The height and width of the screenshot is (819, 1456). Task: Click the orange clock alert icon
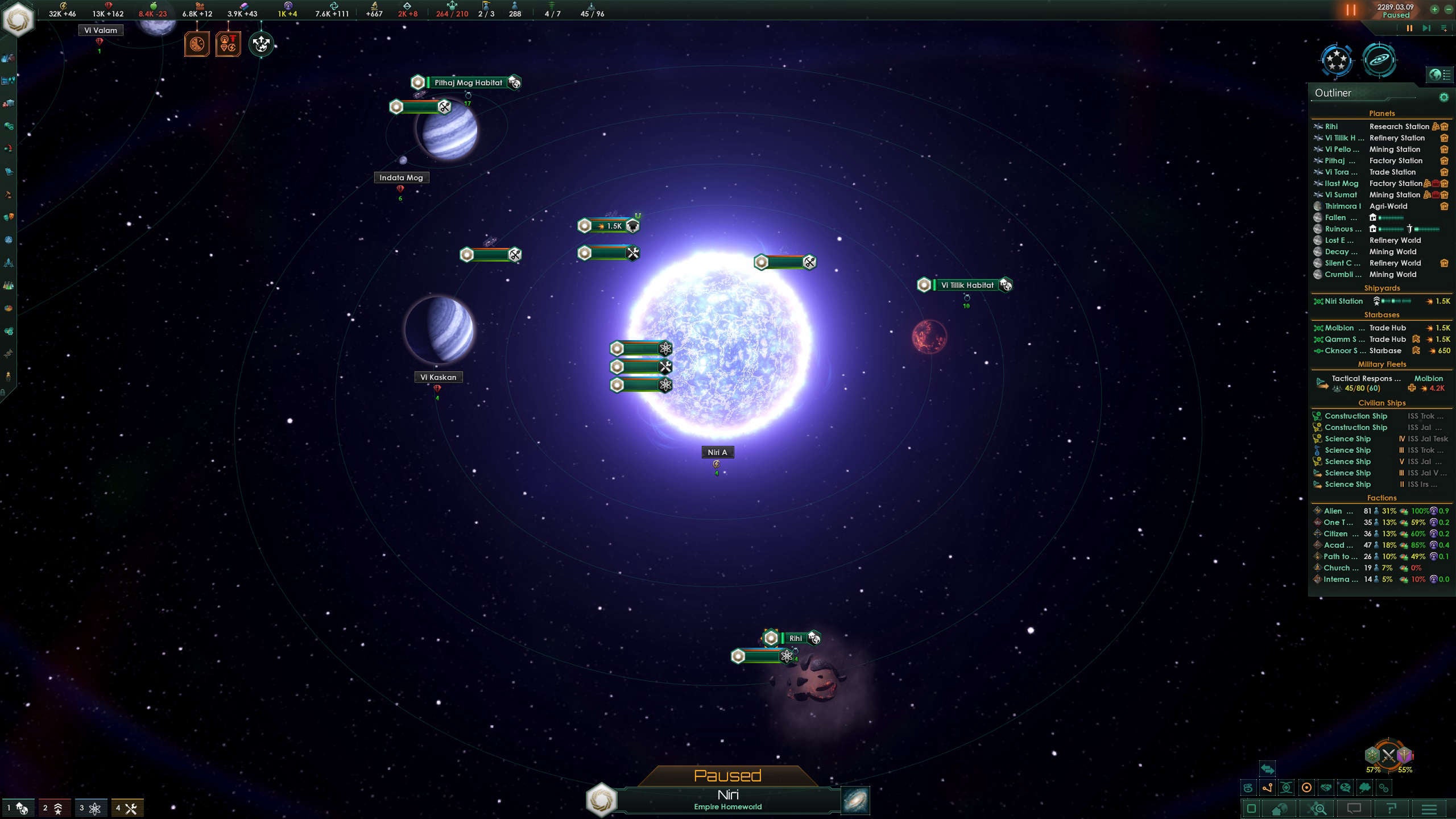197,44
